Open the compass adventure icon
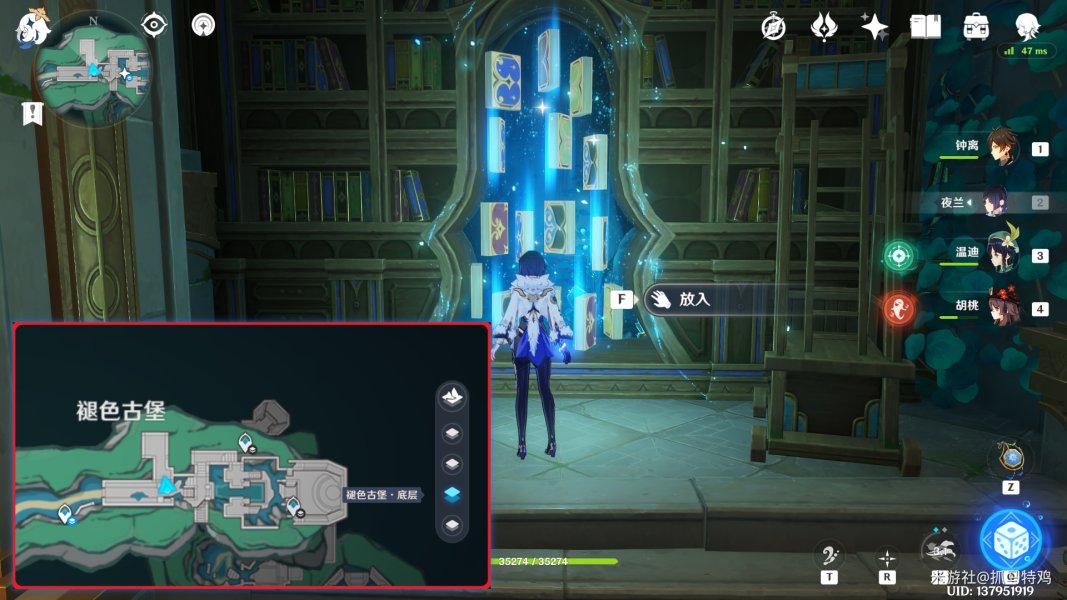 (x=773, y=27)
